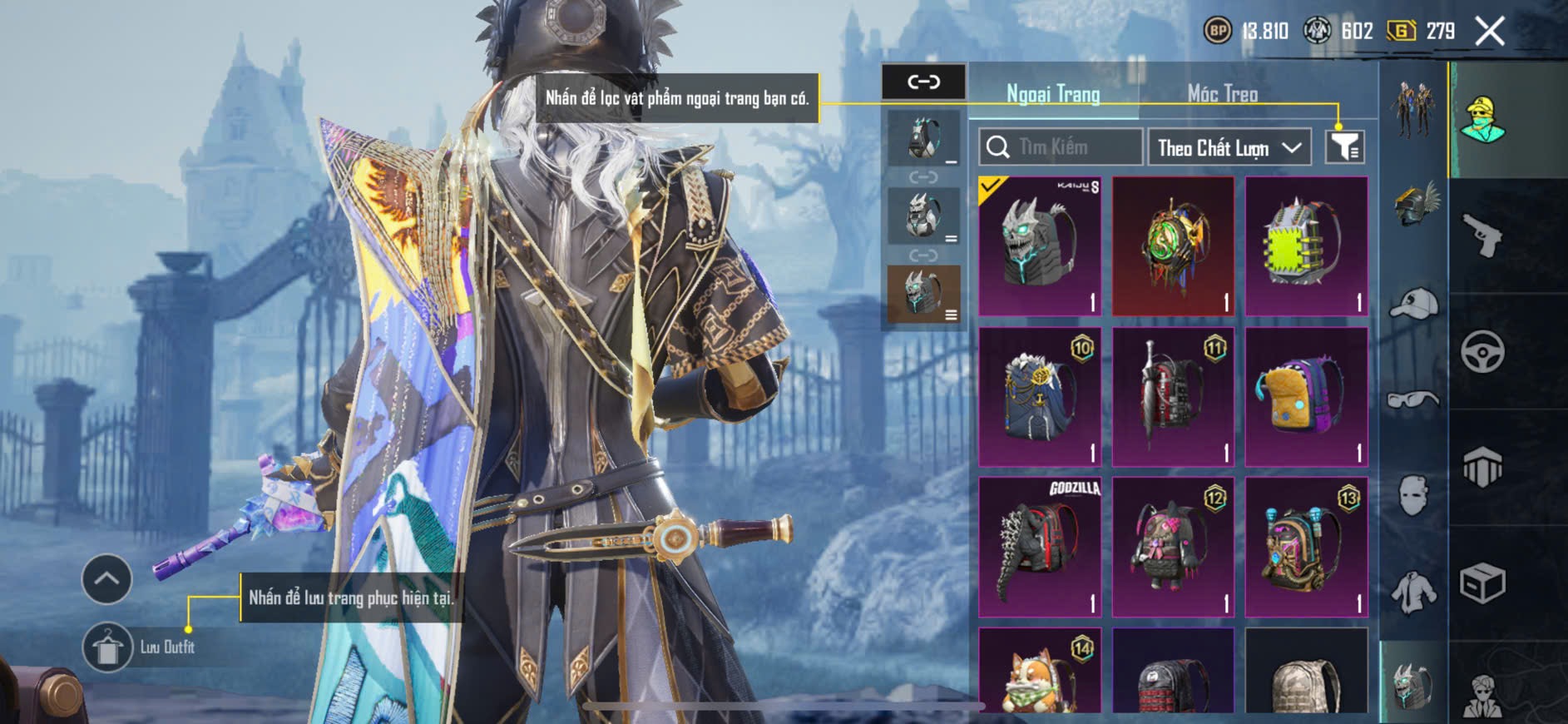Select the Ngoại Trang tab
Viewport: 1568px width, 724px height.
(1053, 94)
